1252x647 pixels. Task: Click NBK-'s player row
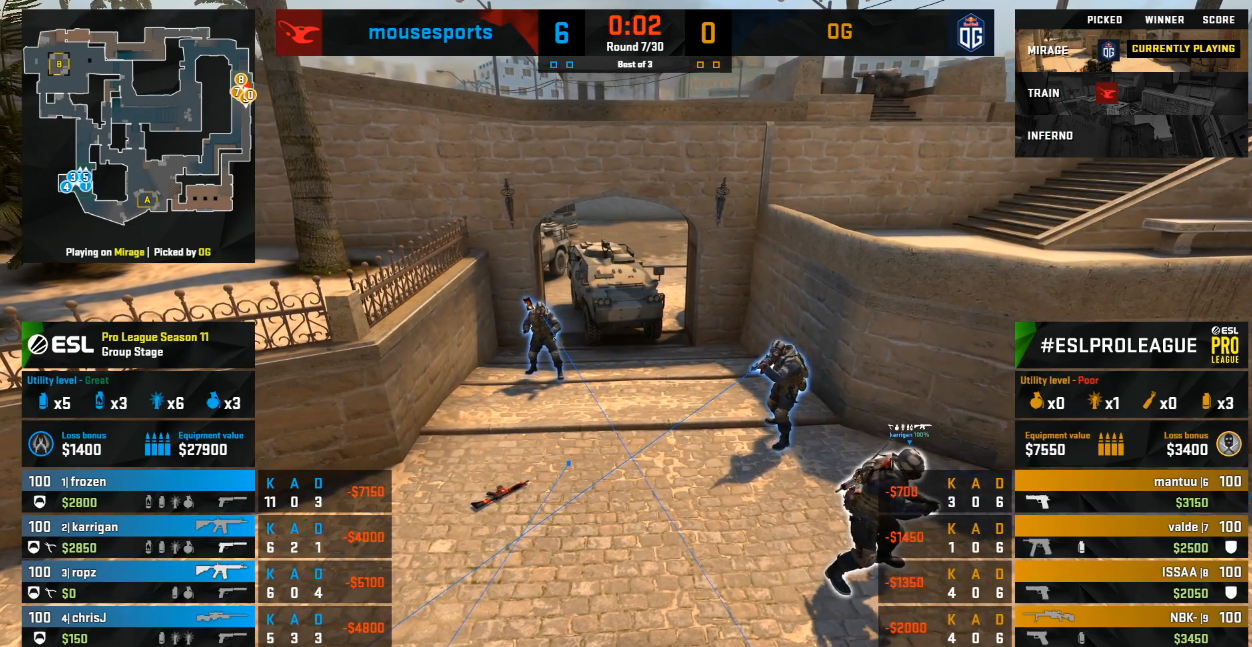pos(1130,627)
